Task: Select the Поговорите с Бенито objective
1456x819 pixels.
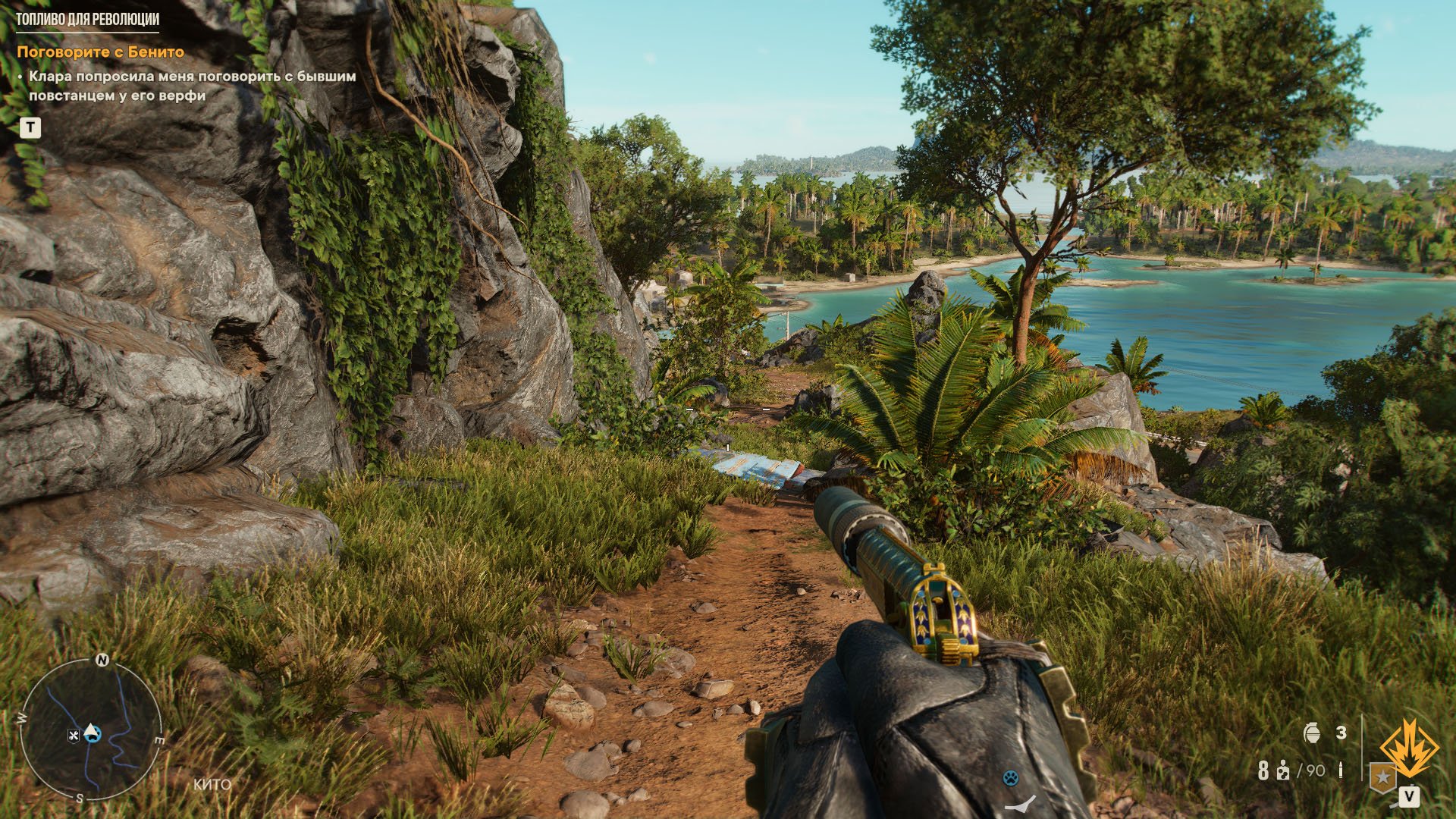Action: 100,52
